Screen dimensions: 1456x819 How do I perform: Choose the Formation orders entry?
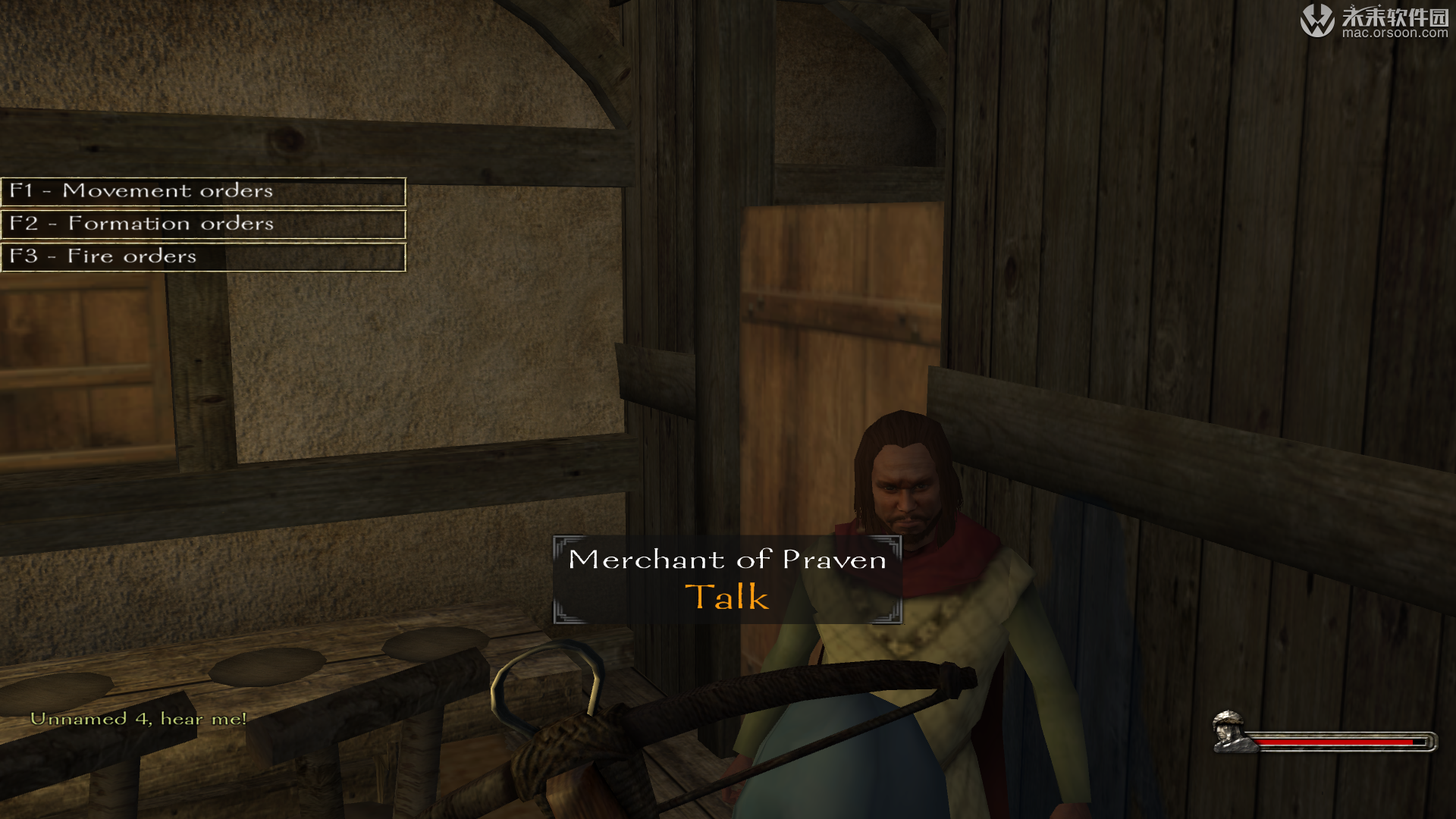(202, 224)
